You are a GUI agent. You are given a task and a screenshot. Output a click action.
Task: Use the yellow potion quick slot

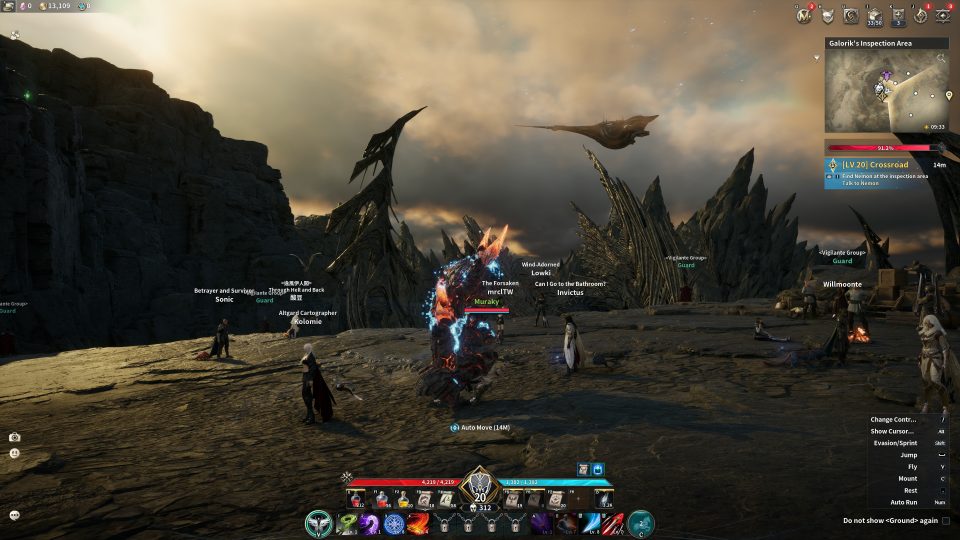pyautogui.click(x=402, y=499)
